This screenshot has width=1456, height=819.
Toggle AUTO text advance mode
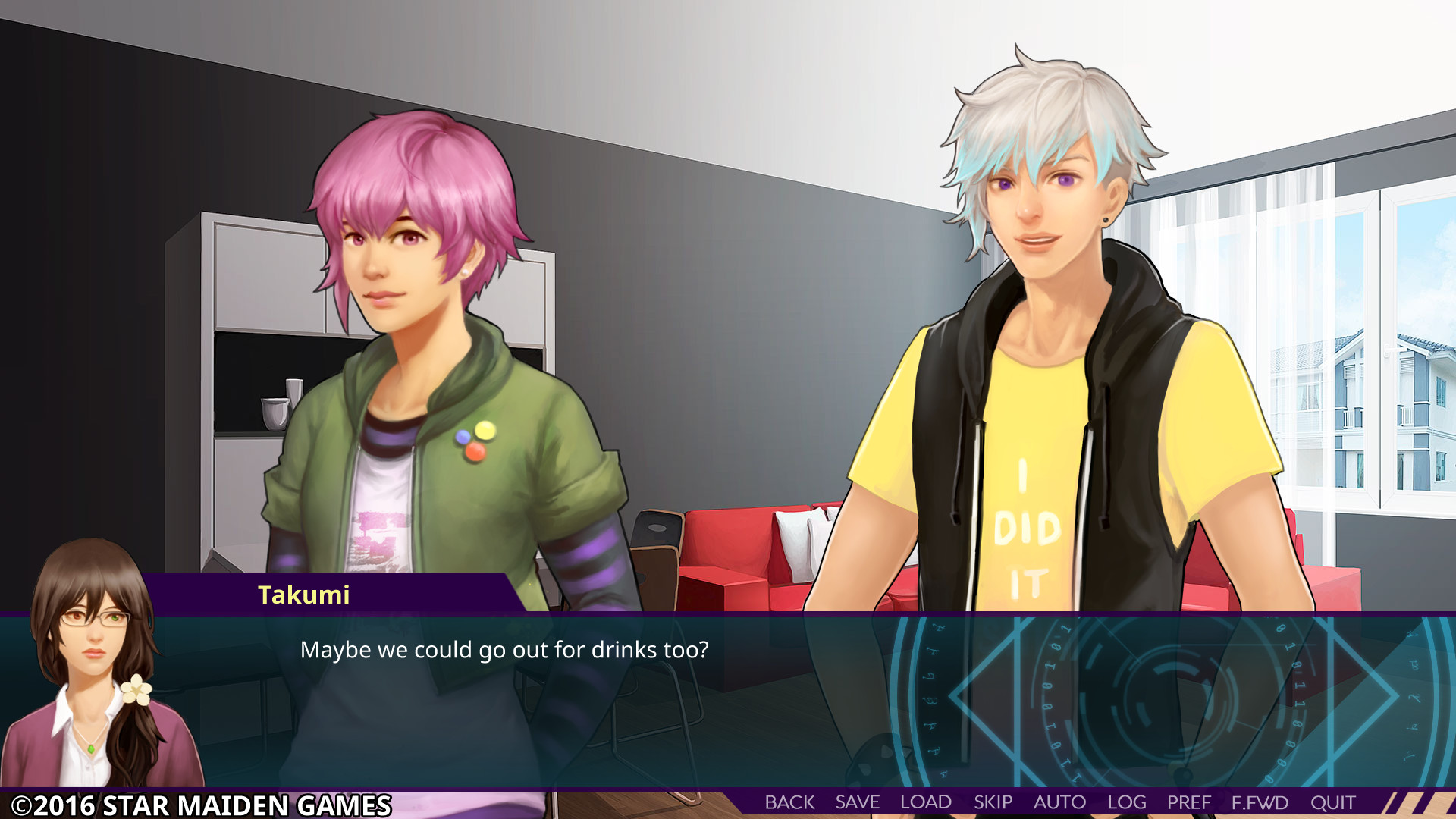(x=1059, y=802)
